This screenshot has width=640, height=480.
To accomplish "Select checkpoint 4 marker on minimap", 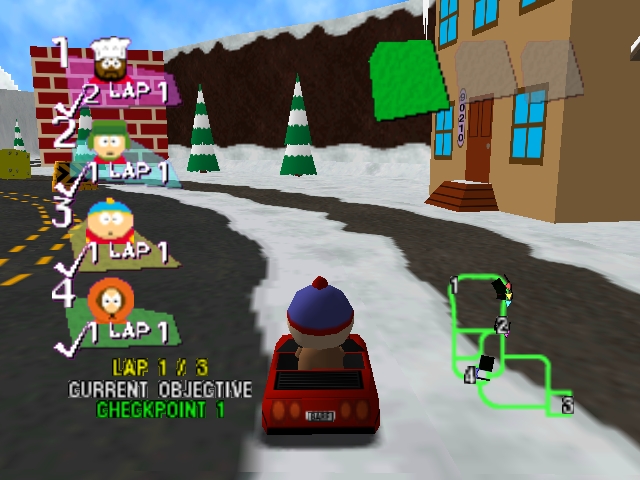I will pos(469,375).
